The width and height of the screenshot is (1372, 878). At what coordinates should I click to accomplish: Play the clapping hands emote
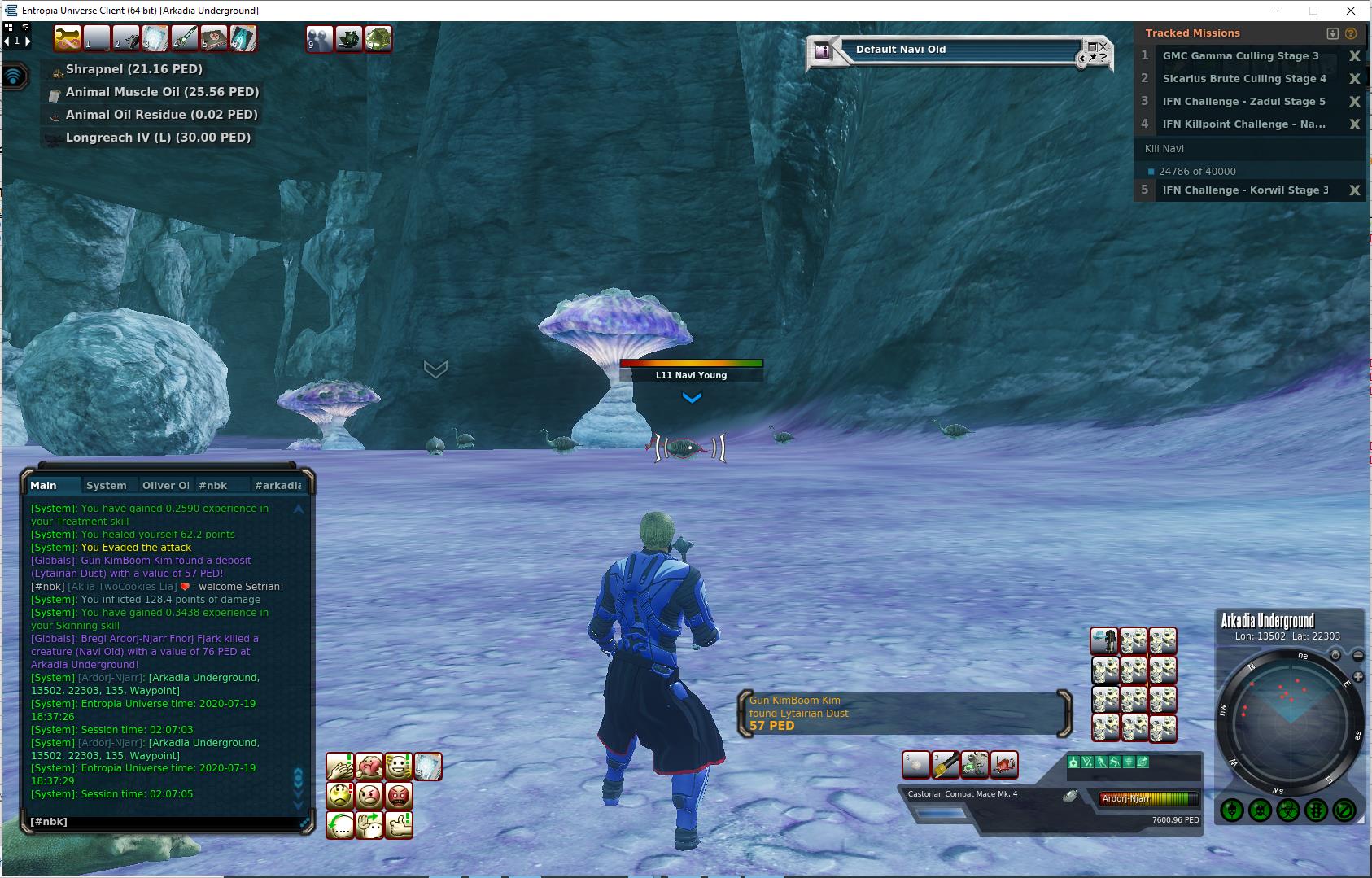pos(340,766)
